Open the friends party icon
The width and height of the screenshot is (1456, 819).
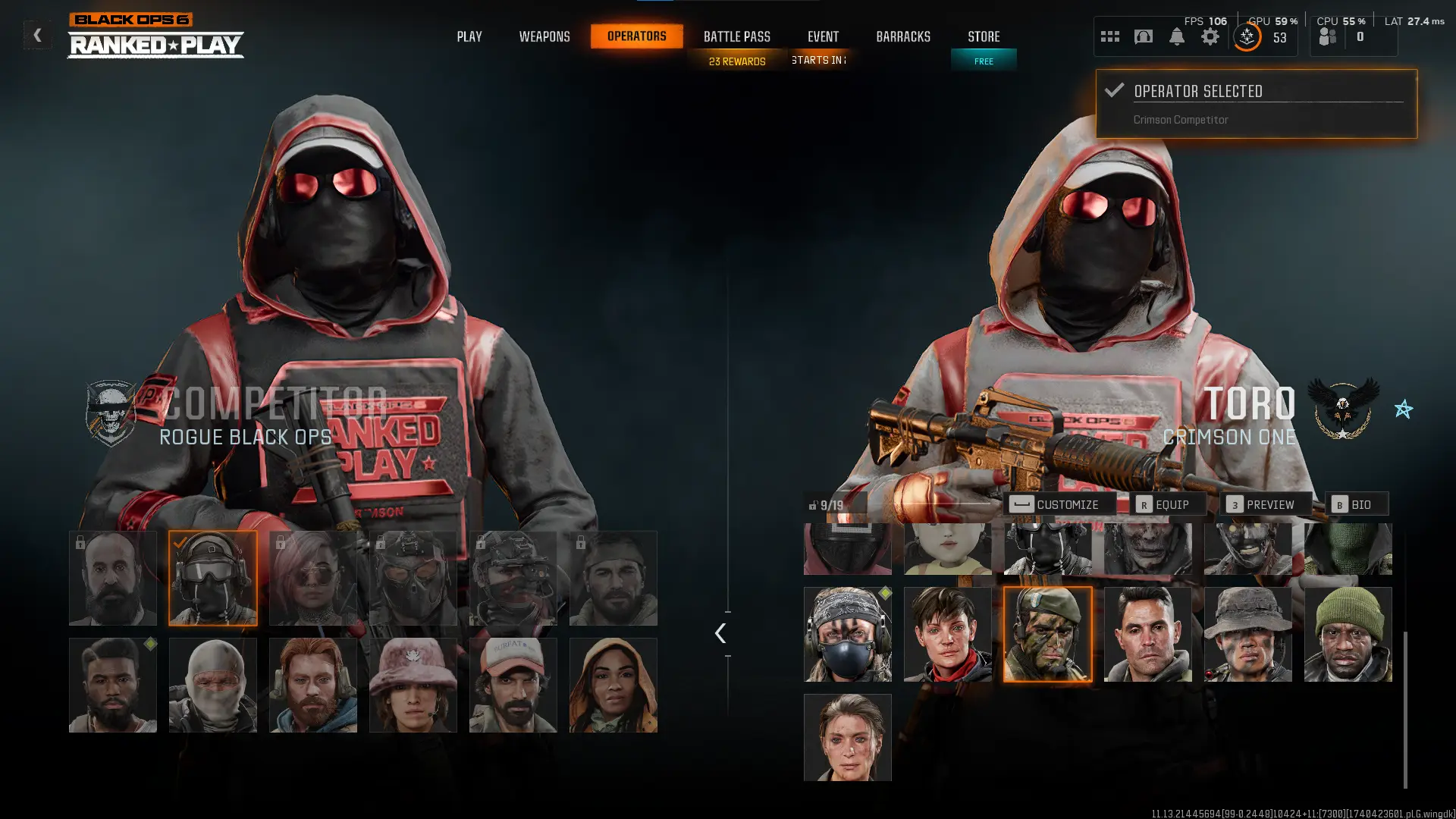click(x=1326, y=35)
